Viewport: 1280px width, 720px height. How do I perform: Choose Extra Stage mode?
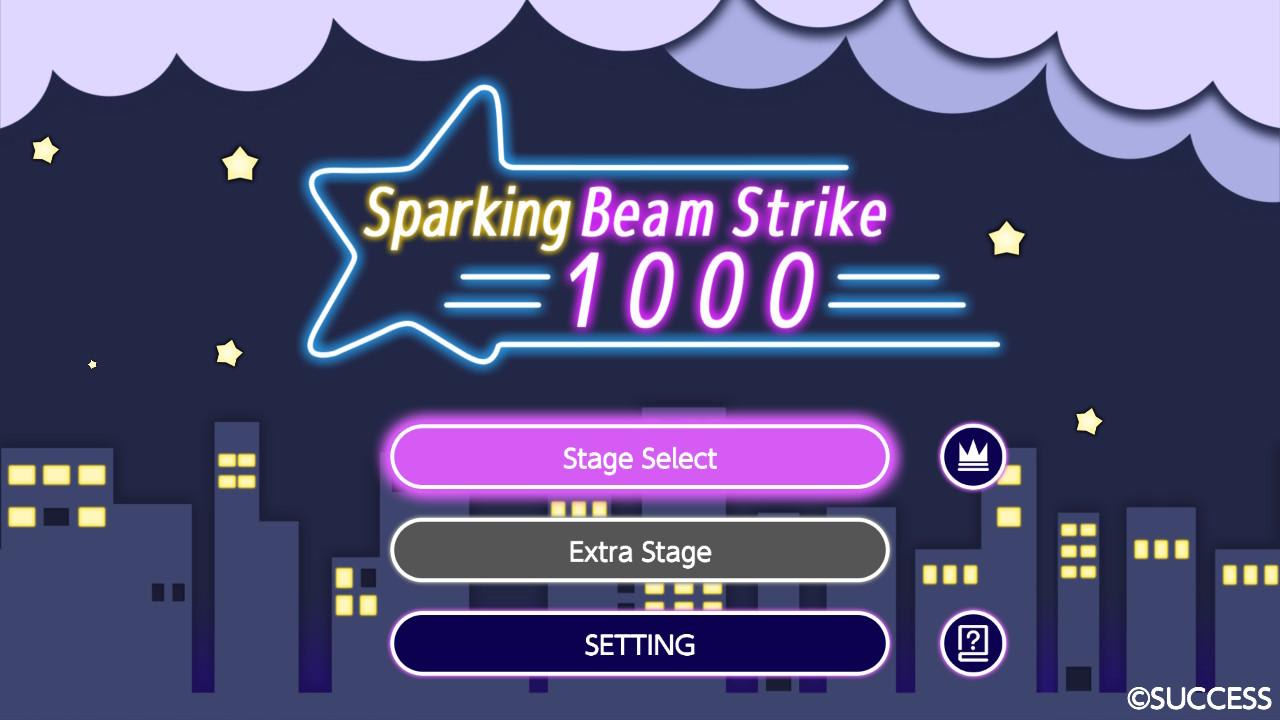[x=641, y=550]
